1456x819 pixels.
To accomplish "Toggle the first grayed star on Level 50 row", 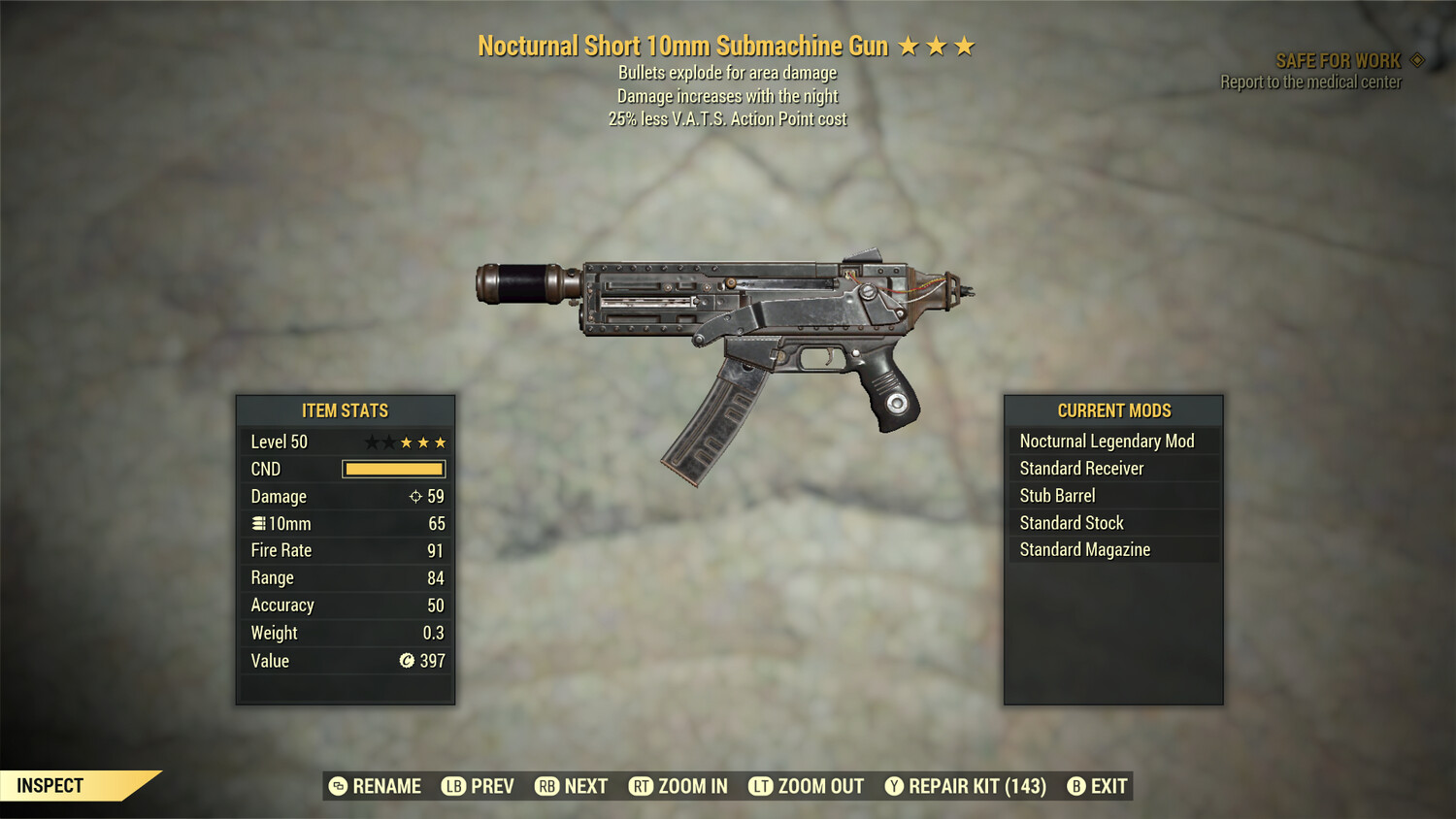I will tap(370, 441).
